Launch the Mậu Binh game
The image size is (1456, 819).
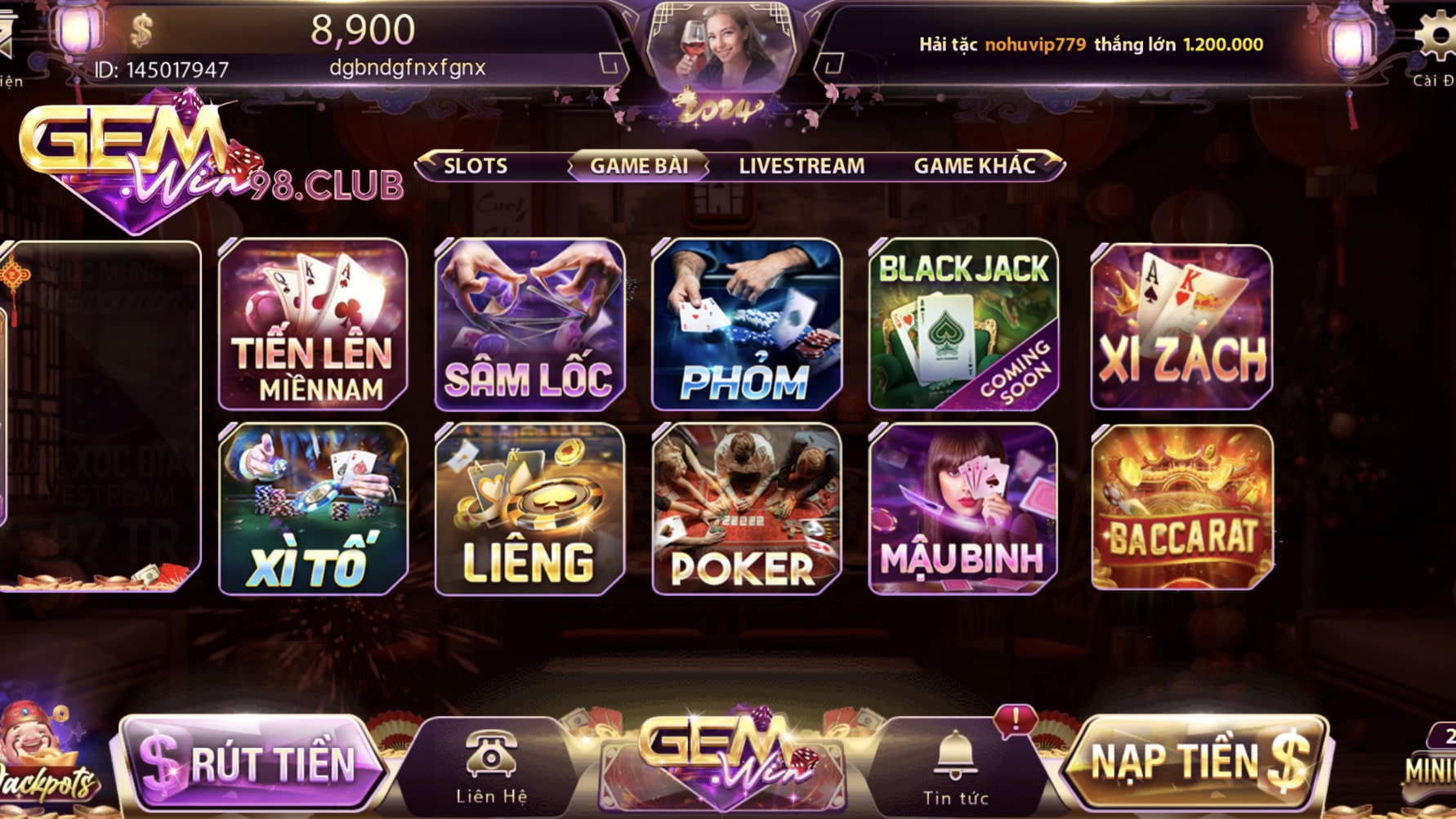[x=963, y=508]
